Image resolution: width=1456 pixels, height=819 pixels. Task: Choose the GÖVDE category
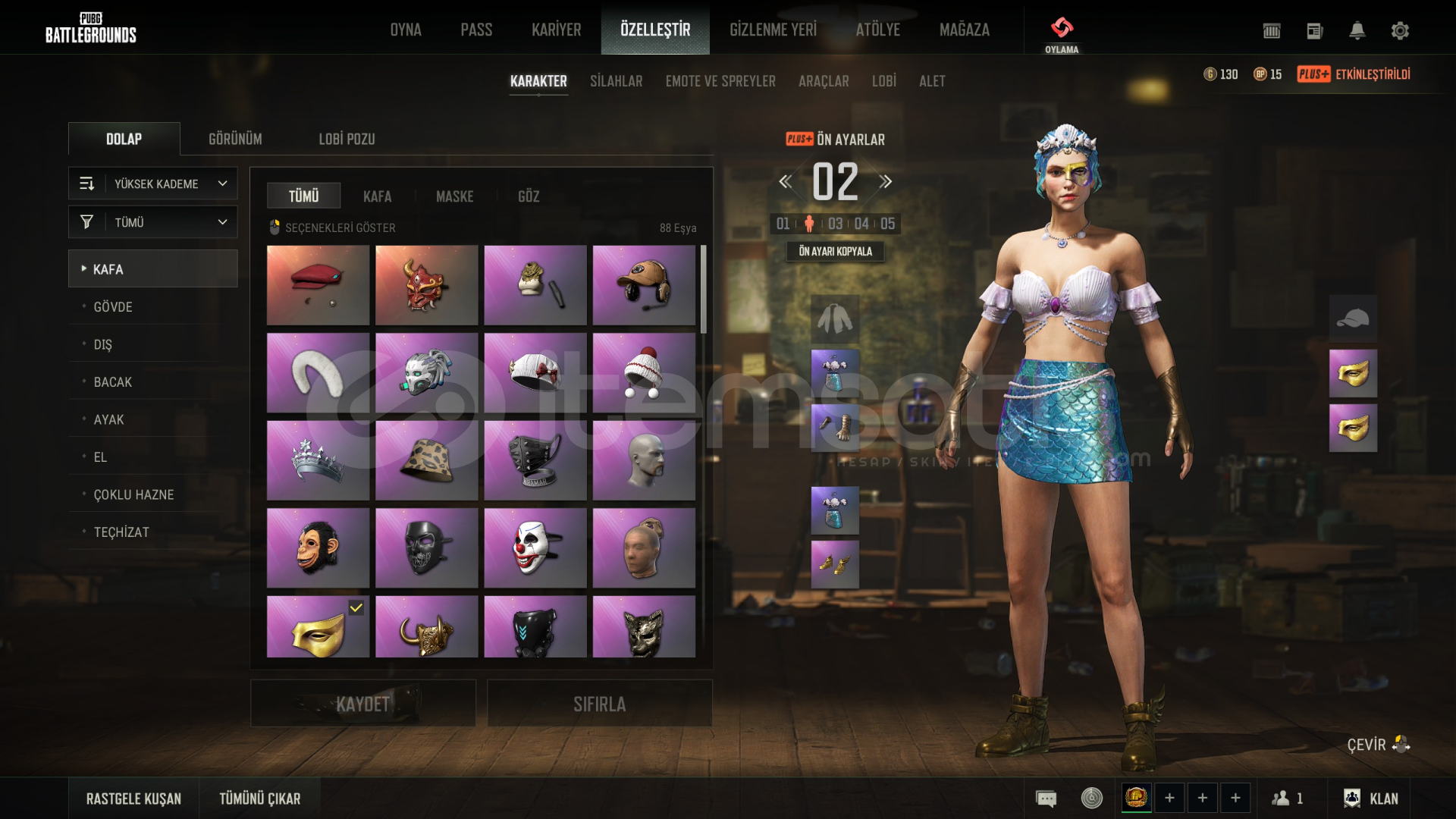113,307
